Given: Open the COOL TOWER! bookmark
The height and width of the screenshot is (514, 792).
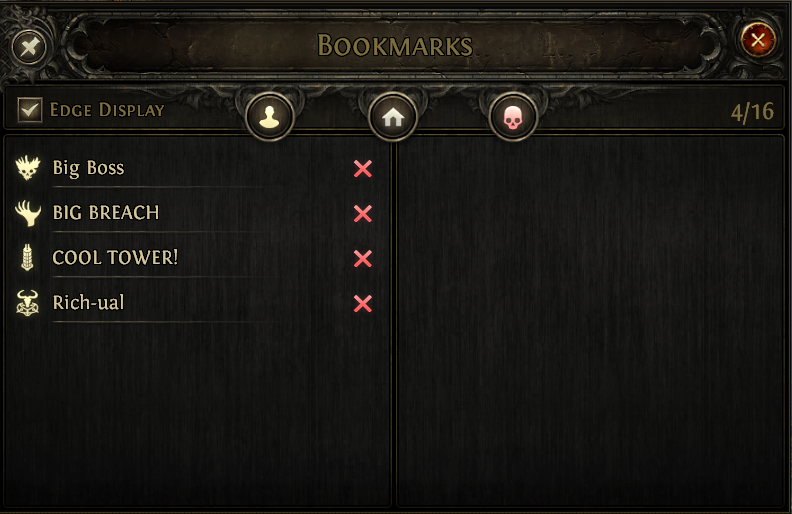Looking at the screenshot, I should [x=114, y=258].
